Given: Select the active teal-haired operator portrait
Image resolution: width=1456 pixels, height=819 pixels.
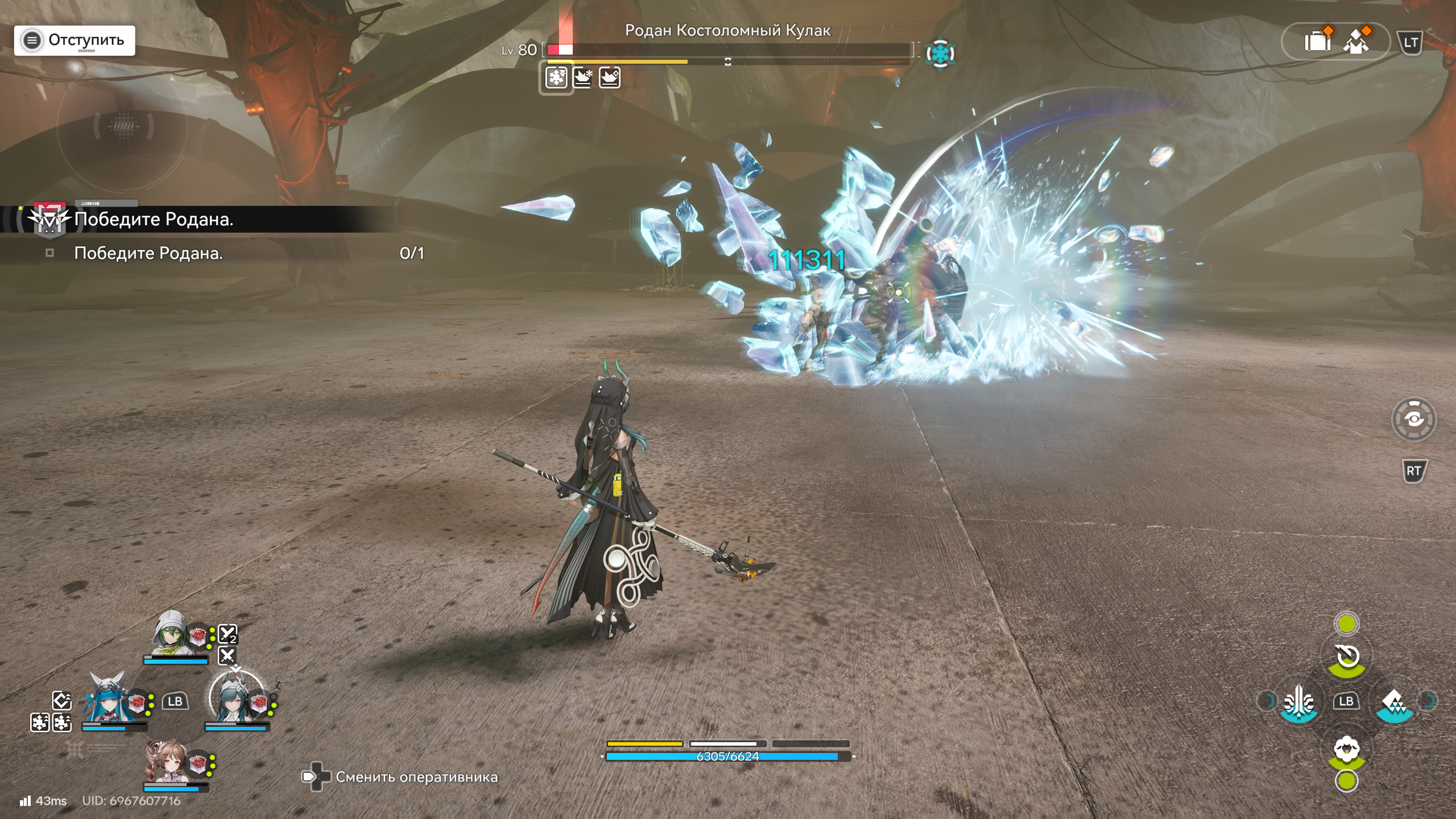Looking at the screenshot, I should point(234,699).
